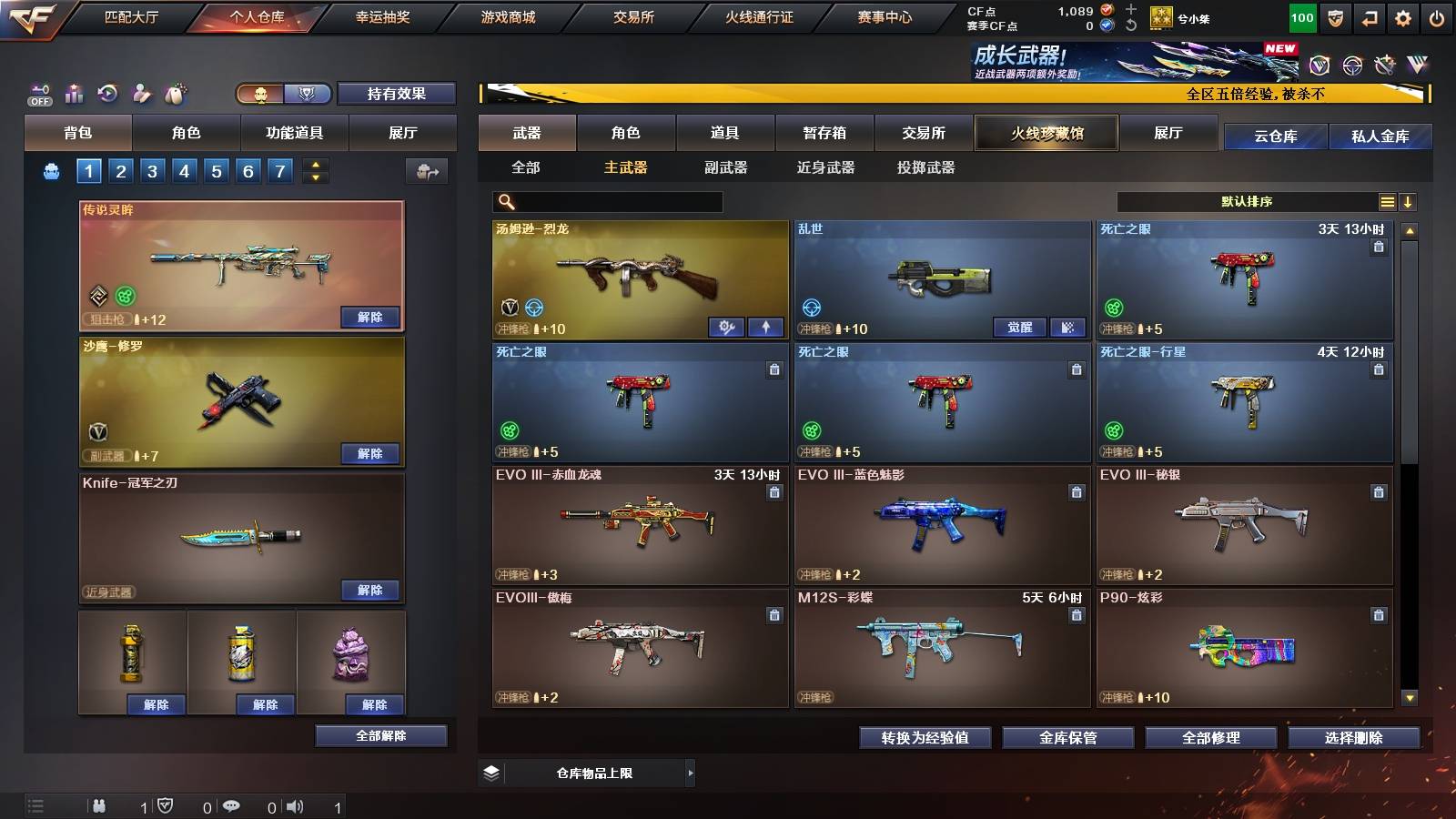Click the upgrade arrow on 汤姆逊-烈龙 card
The image size is (1456, 819).
click(x=764, y=328)
